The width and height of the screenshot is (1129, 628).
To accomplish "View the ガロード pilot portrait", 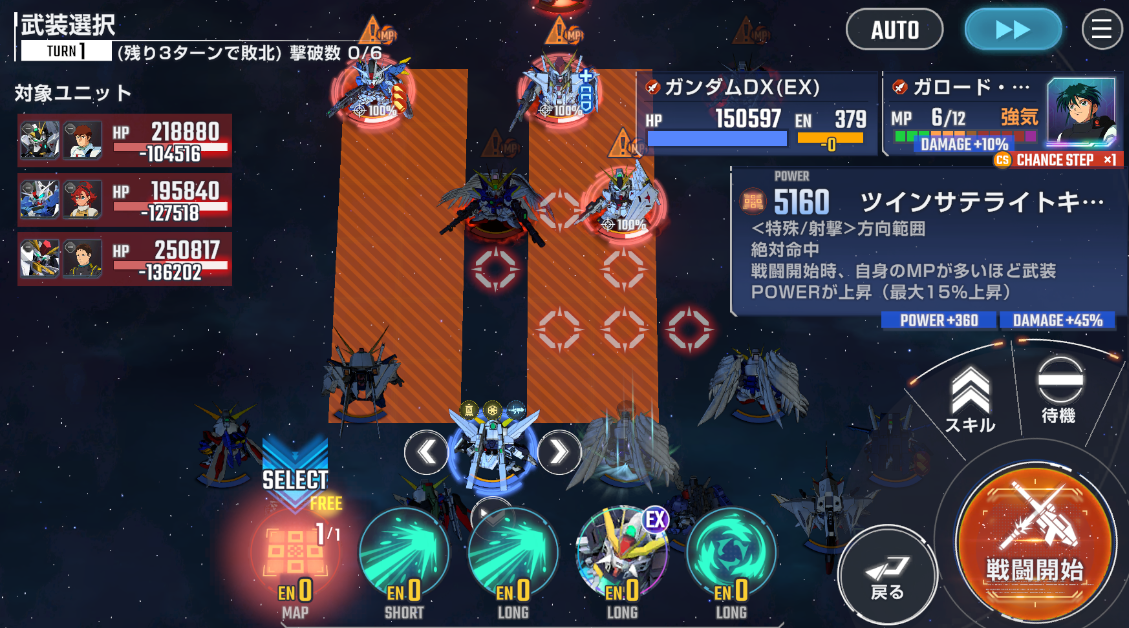I will point(1080,109).
